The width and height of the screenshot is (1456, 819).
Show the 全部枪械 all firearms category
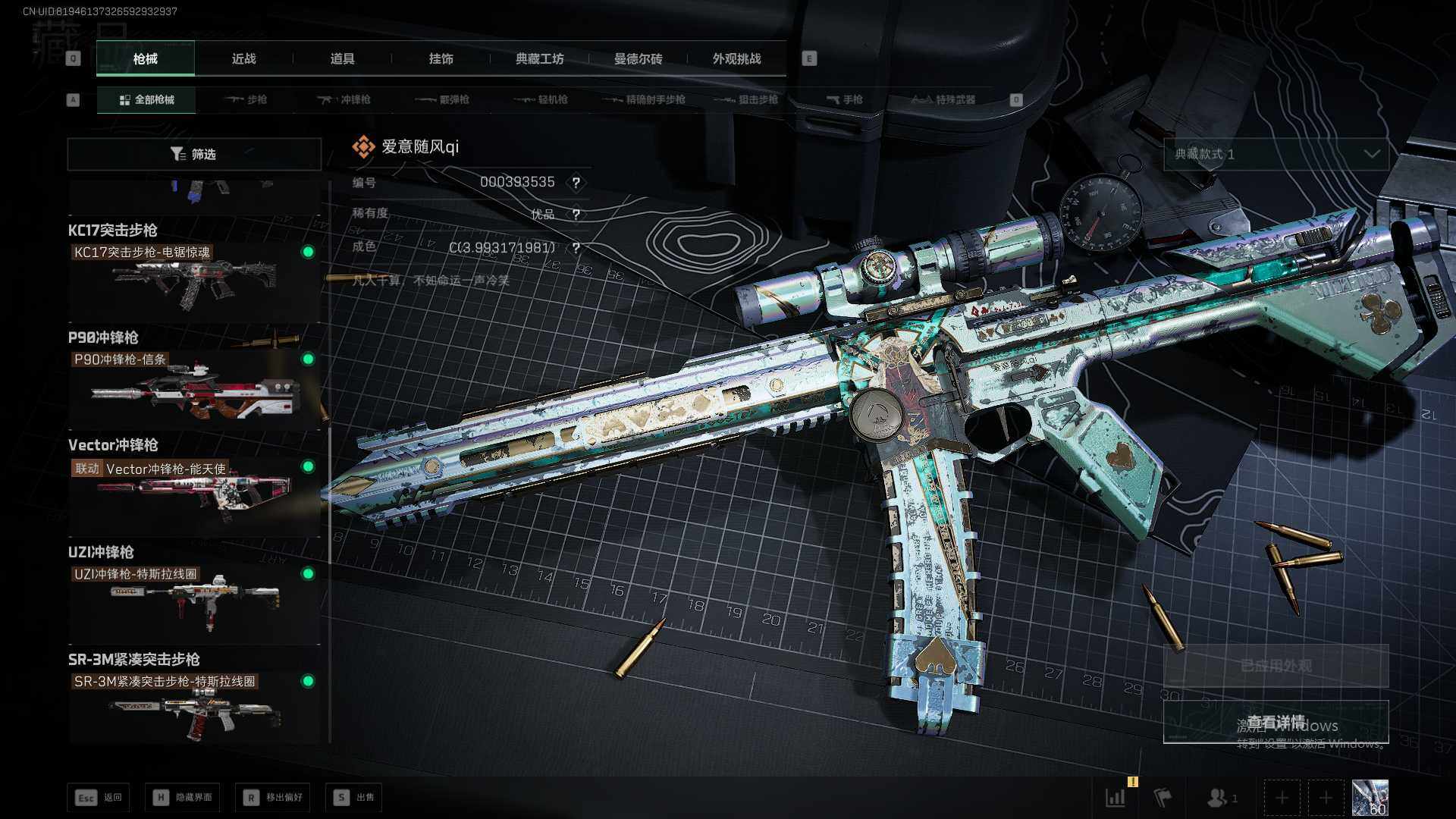[146, 99]
